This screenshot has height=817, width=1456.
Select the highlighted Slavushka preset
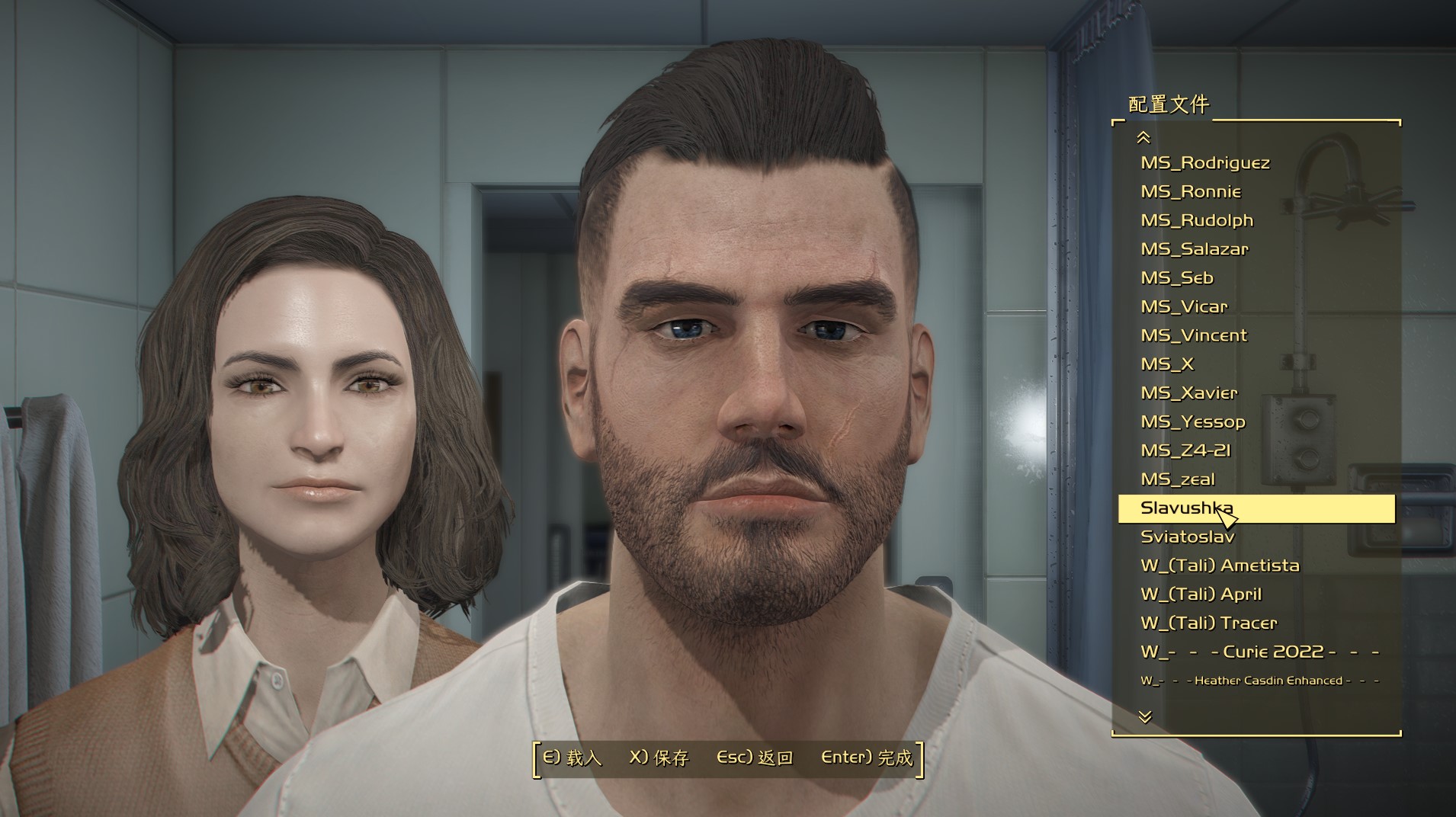1186,508
